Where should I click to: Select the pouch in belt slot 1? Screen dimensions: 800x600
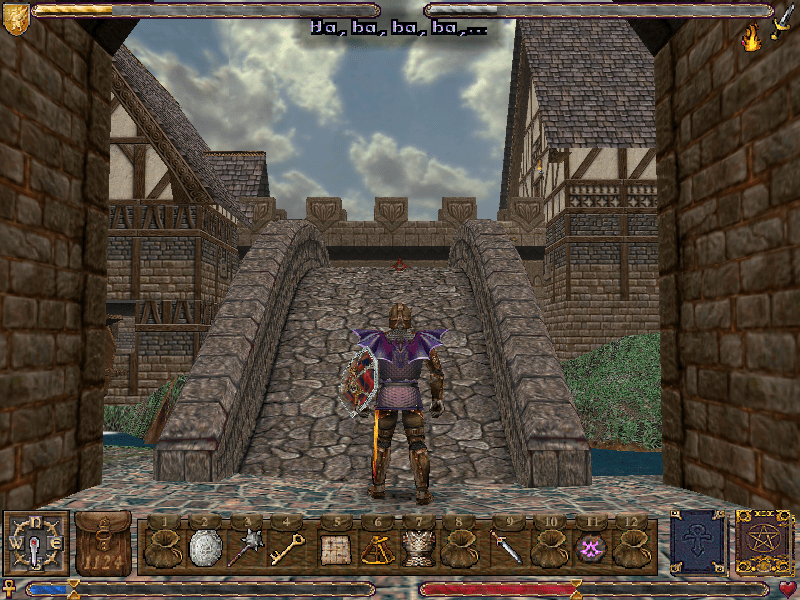coord(160,548)
